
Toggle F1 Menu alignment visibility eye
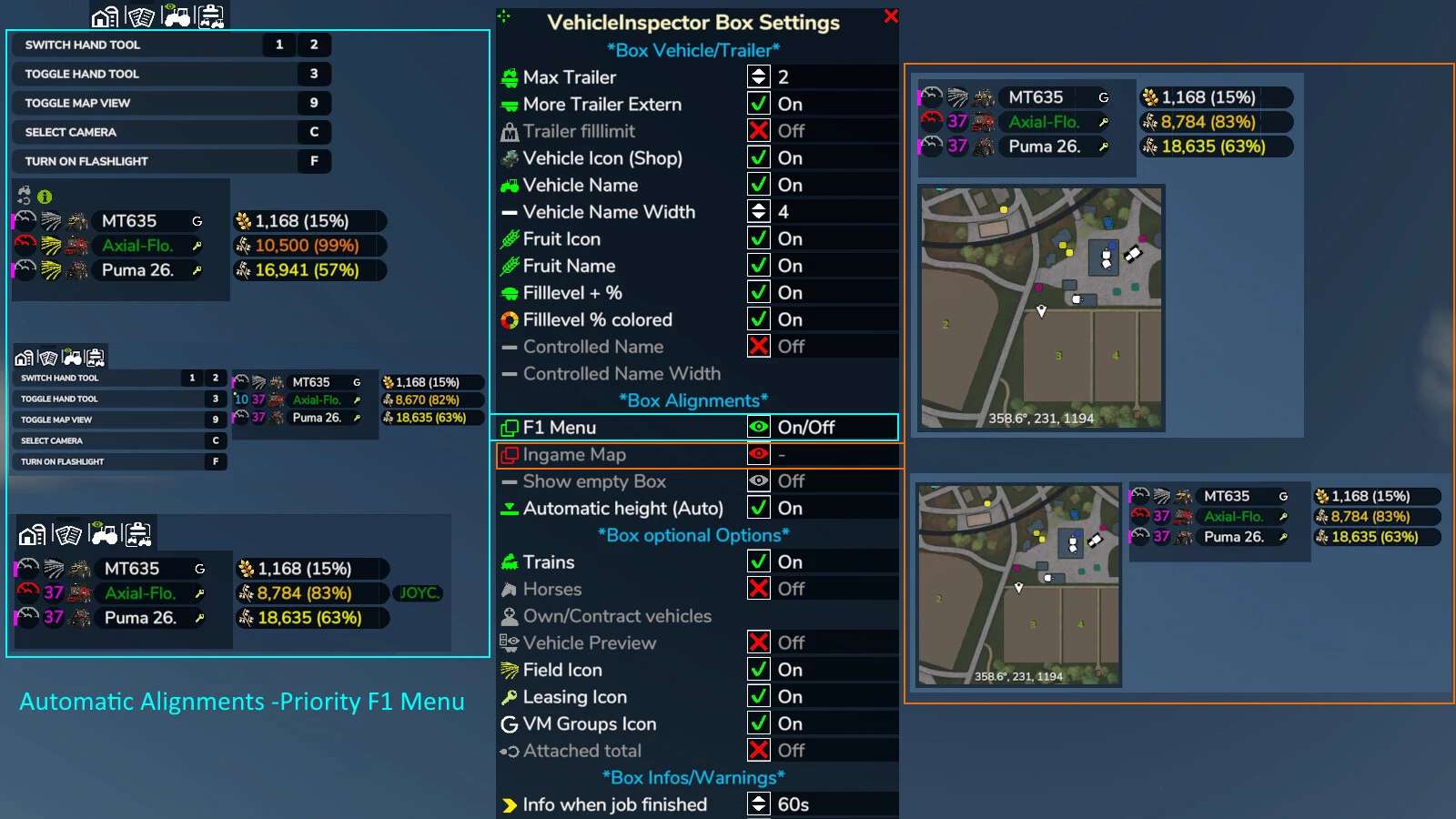759,428
